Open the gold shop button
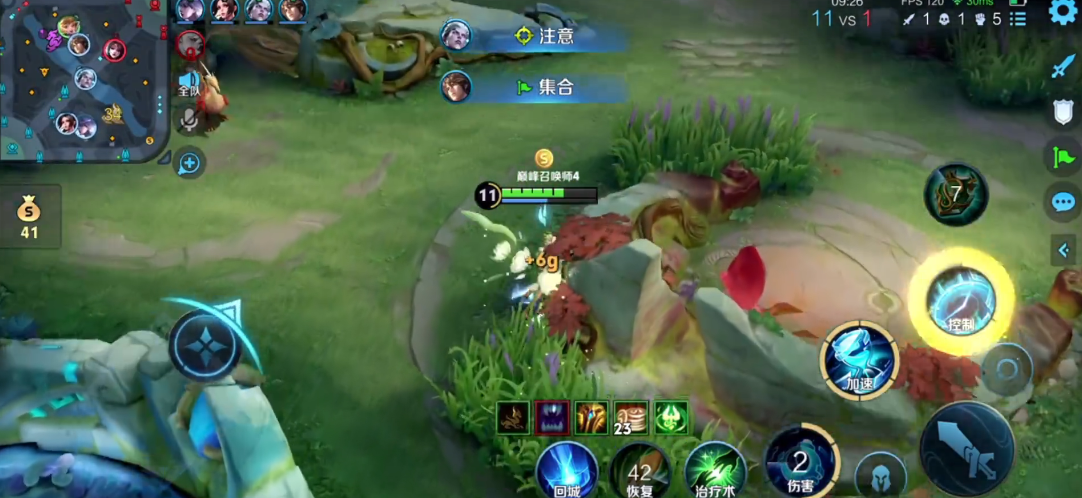1082x498 pixels. pyautogui.click(x=30, y=216)
